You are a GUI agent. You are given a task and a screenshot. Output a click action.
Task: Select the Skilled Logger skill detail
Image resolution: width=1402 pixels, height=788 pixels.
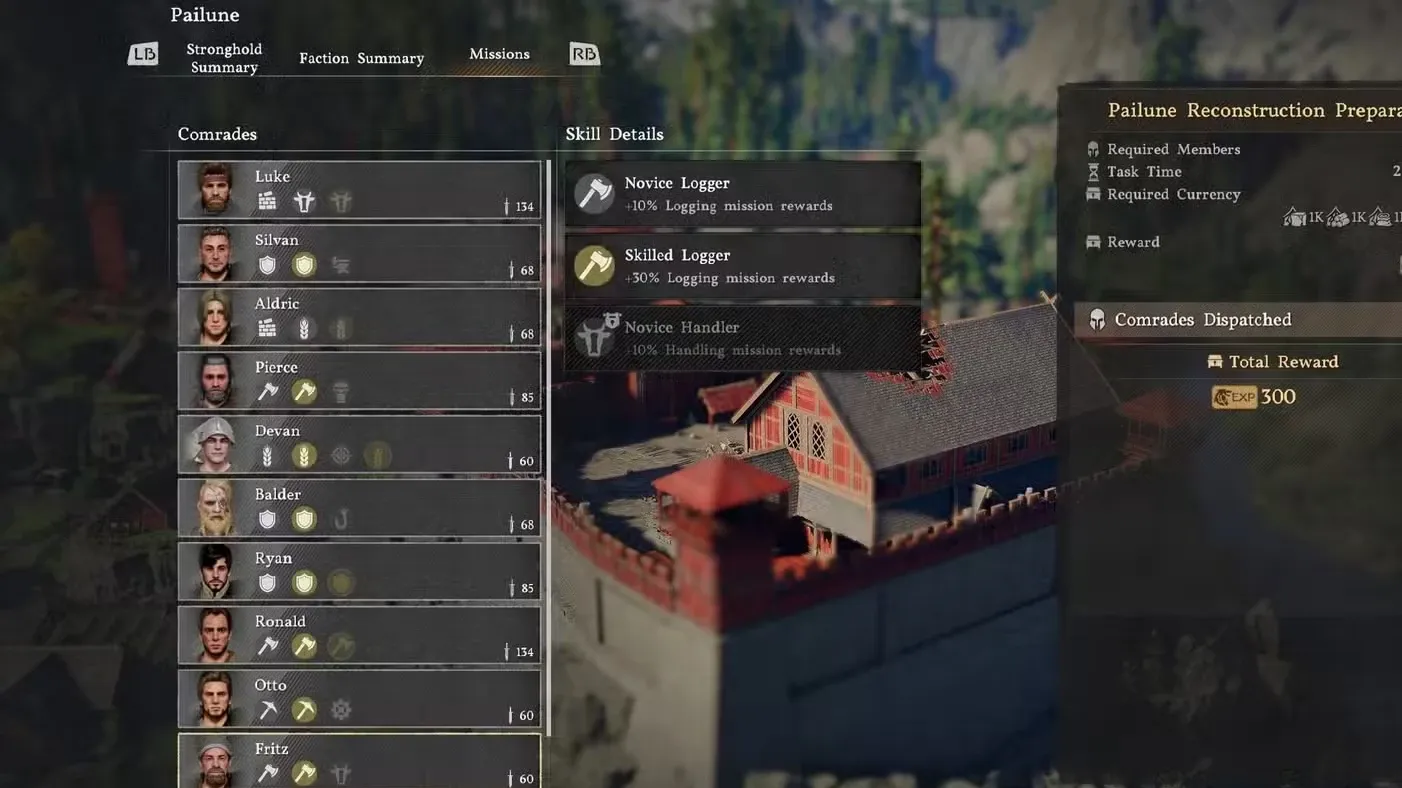point(742,266)
